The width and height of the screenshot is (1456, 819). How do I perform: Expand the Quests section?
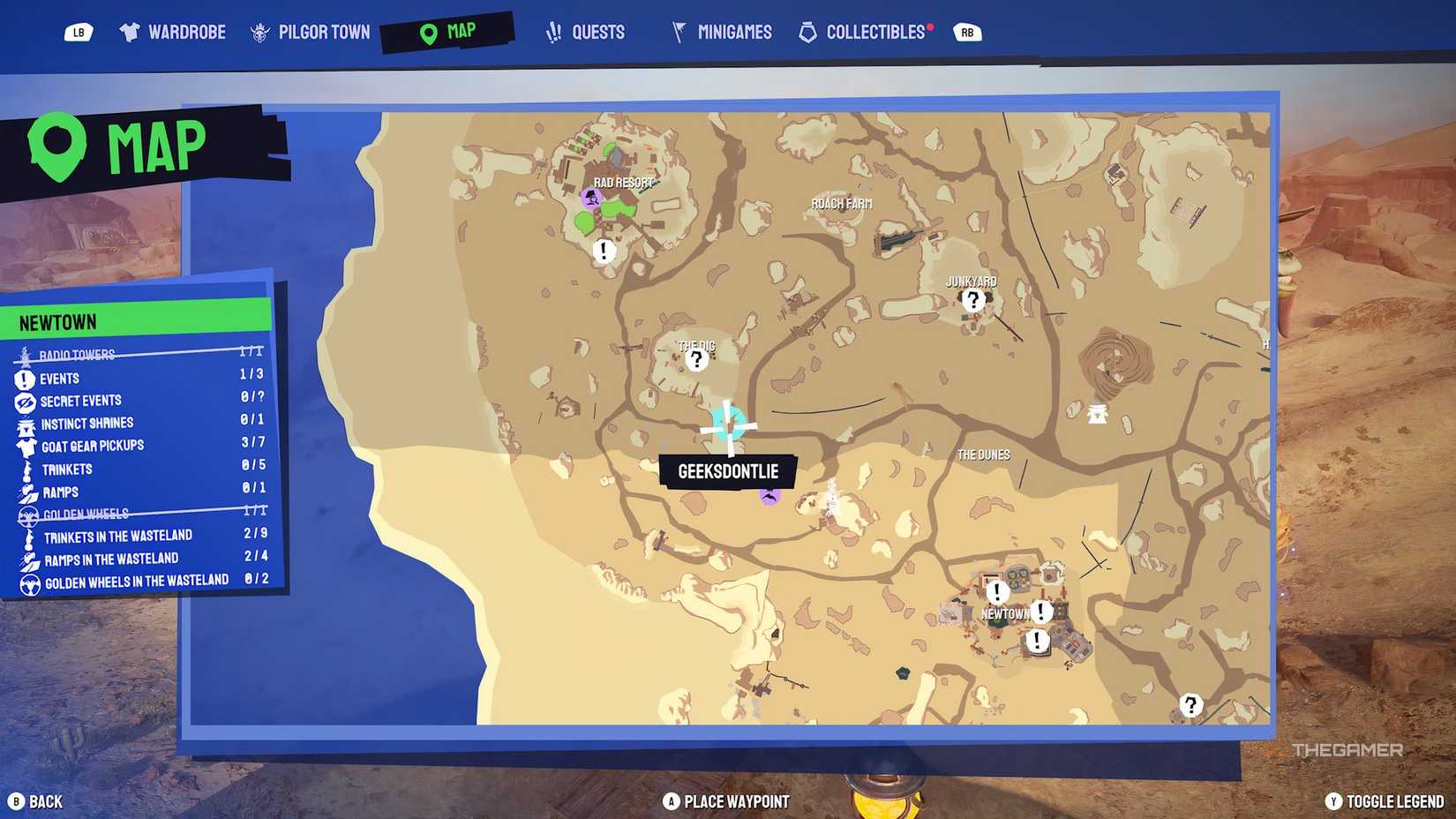[587, 31]
